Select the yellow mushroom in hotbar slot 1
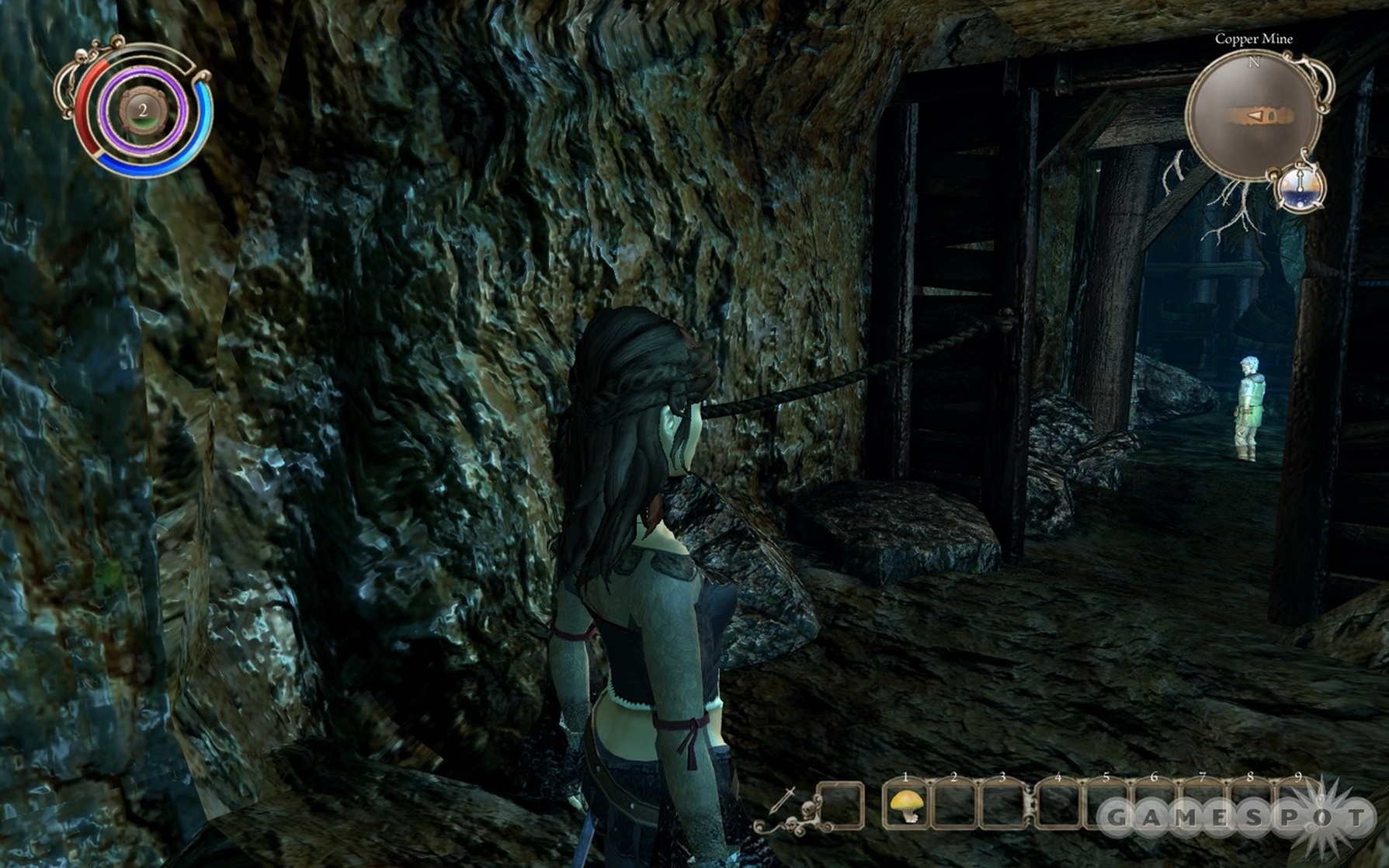 tap(906, 806)
